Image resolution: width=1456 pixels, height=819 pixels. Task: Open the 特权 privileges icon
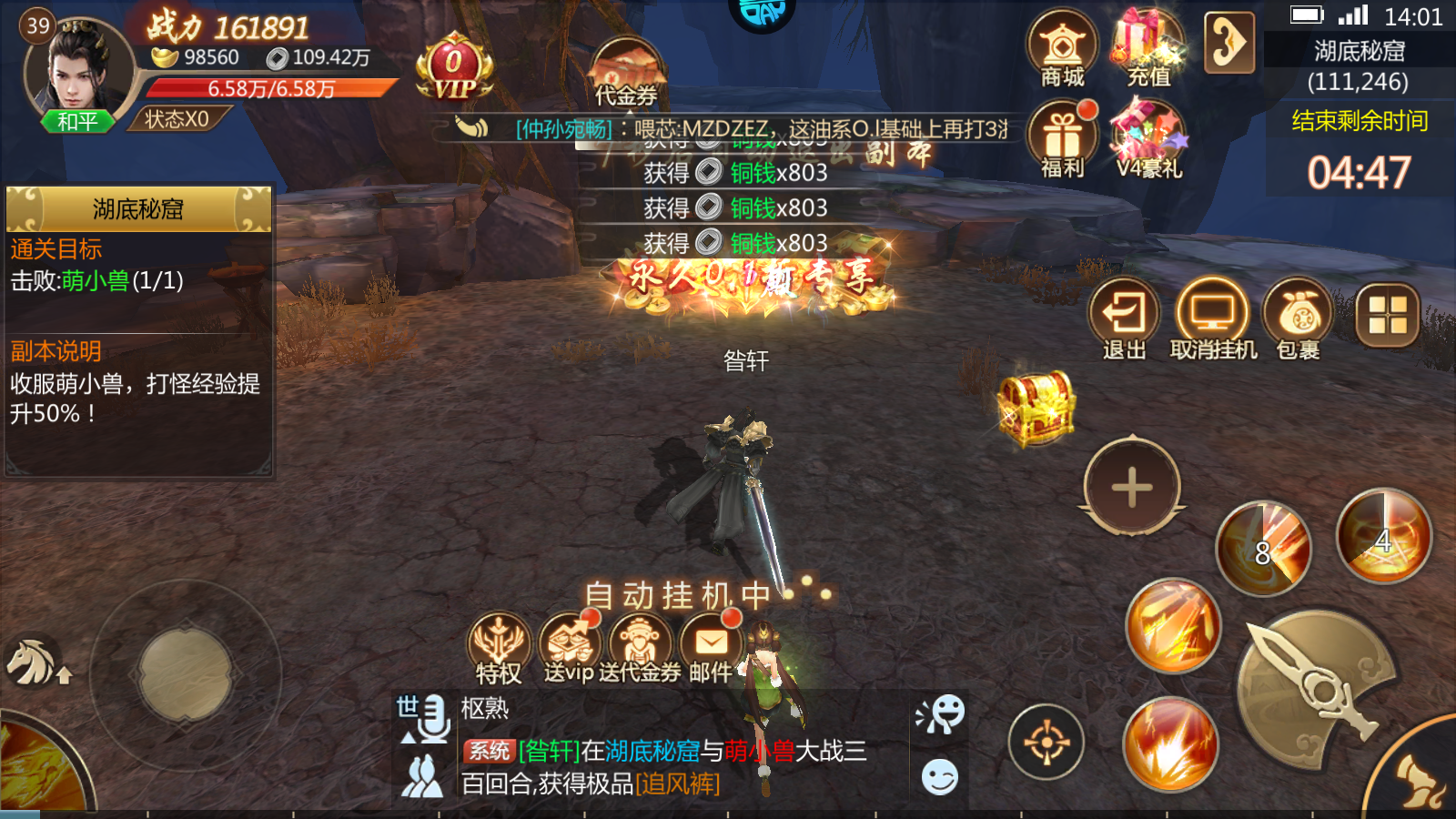click(x=499, y=648)
